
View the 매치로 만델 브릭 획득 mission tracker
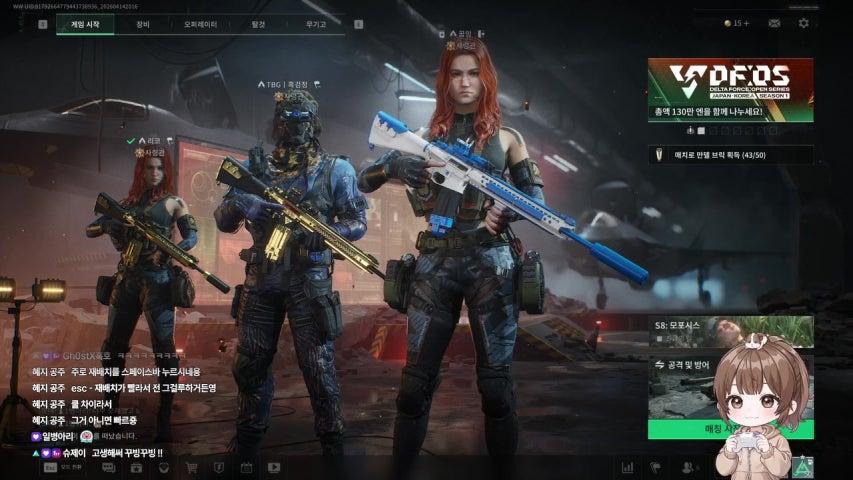pyautogui.click(x=730, y=154)
